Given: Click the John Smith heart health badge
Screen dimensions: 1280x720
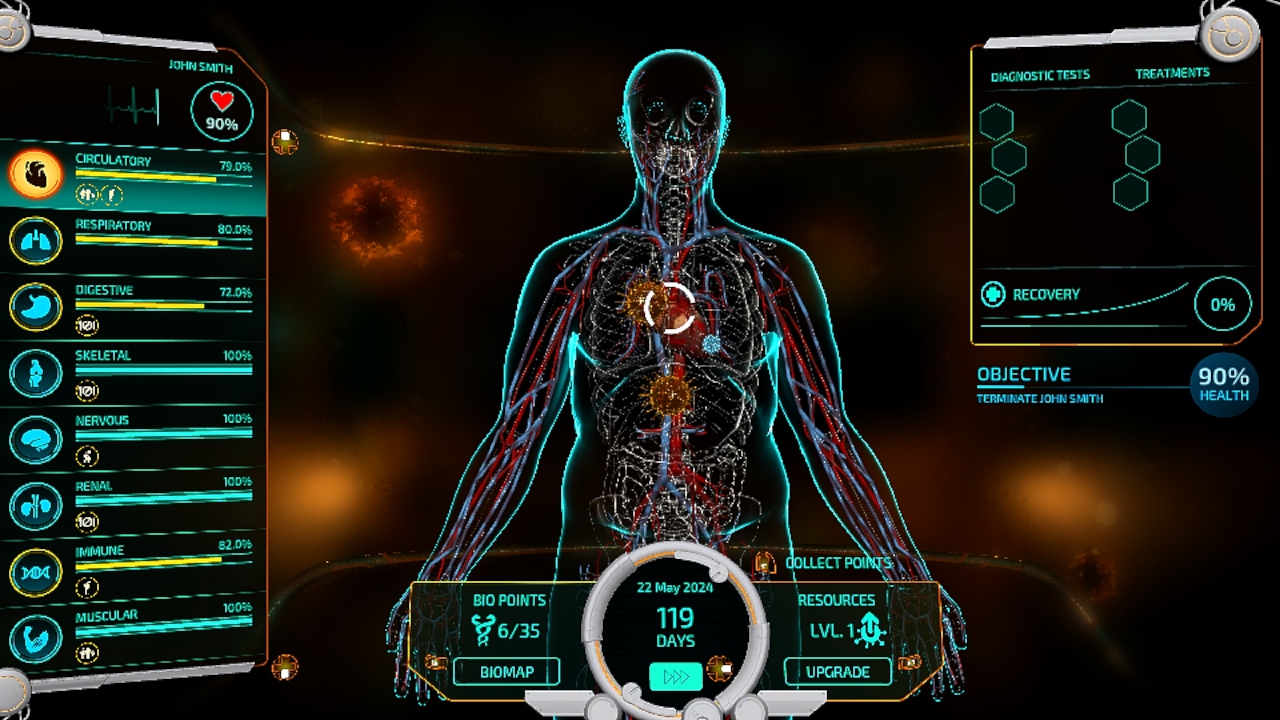Looking at the screenshot, I should coord(222,111).
